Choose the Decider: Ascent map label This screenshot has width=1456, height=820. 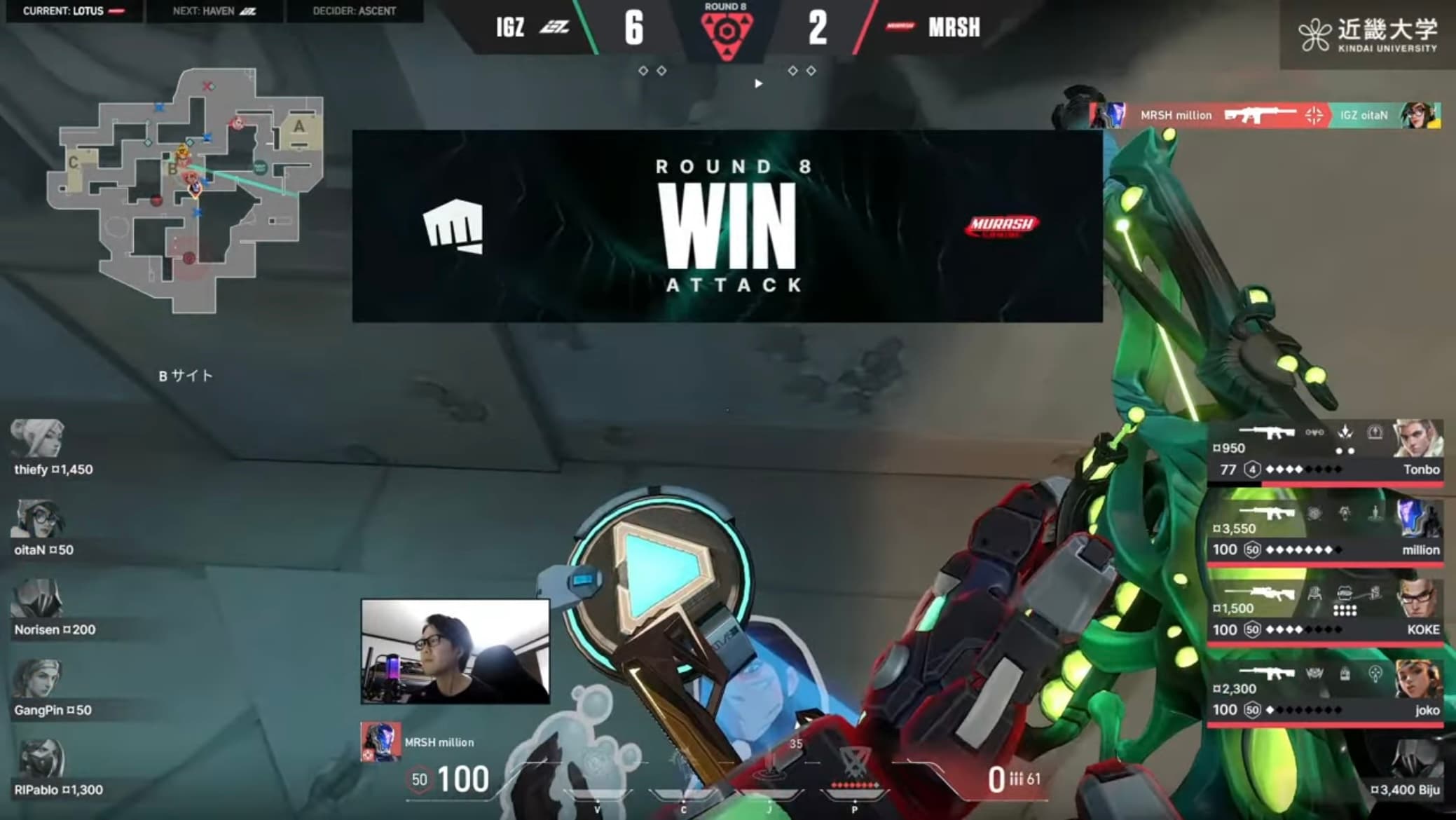point(354,11)
